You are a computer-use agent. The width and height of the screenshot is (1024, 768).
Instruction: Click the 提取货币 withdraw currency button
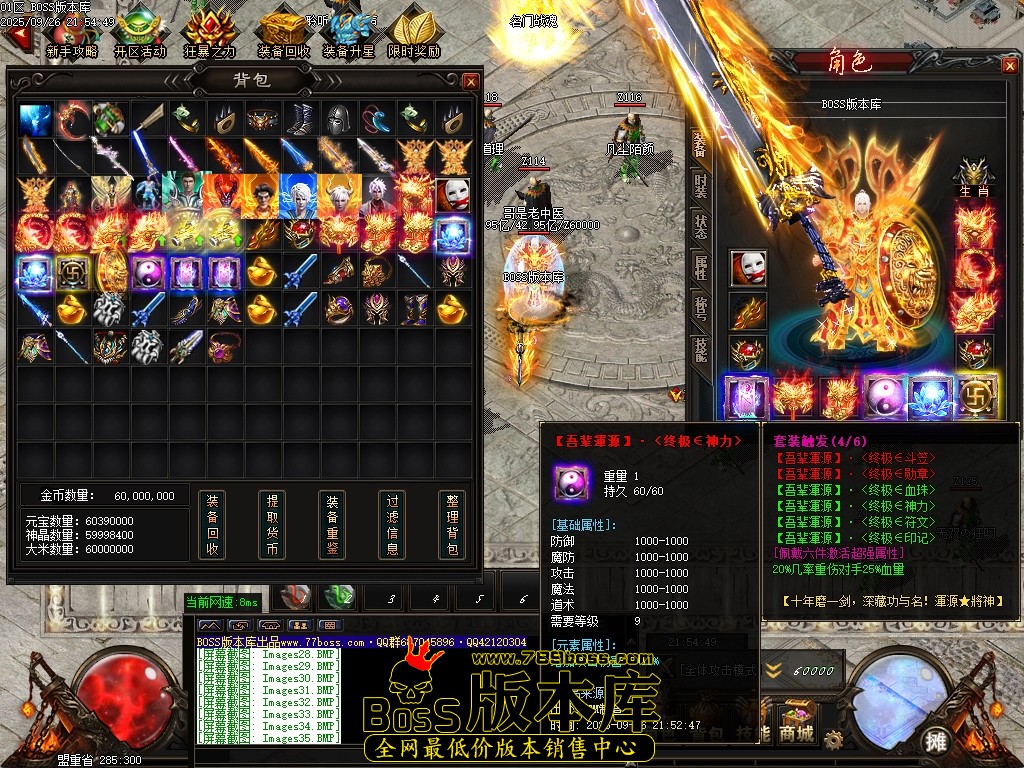click(x=271, y=524)
